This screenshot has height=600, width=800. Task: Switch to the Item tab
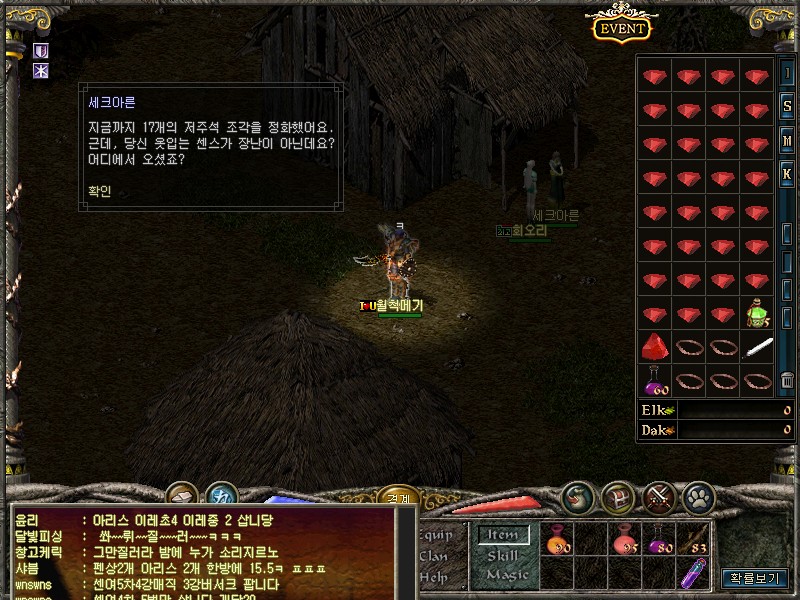pos(502,536)
